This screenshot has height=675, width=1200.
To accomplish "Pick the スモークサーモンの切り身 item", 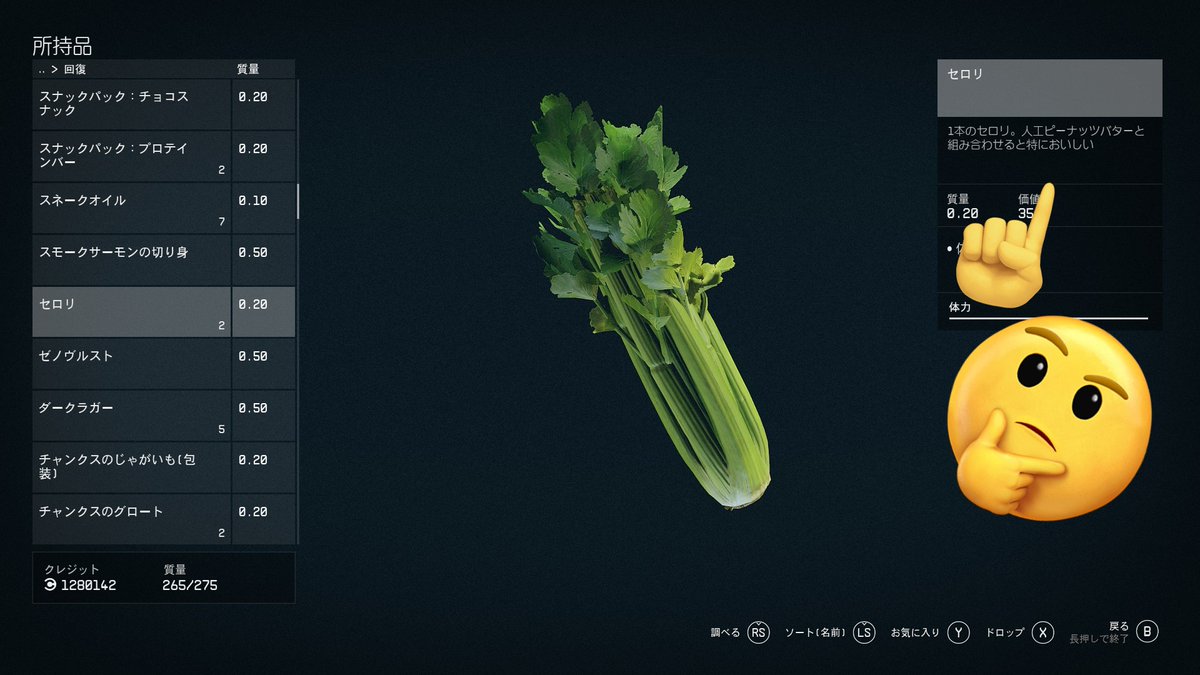I will (132, 260).
